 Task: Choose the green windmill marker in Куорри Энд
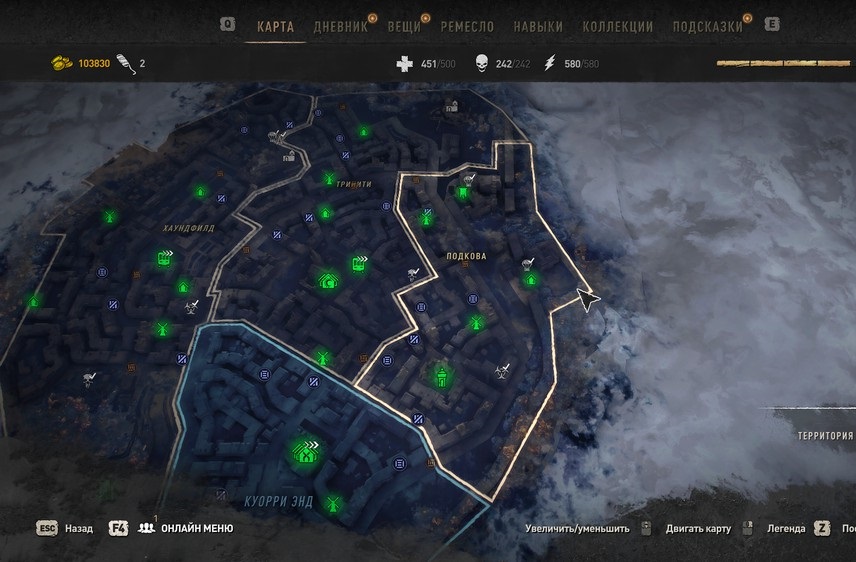click(x=335, y=503)
